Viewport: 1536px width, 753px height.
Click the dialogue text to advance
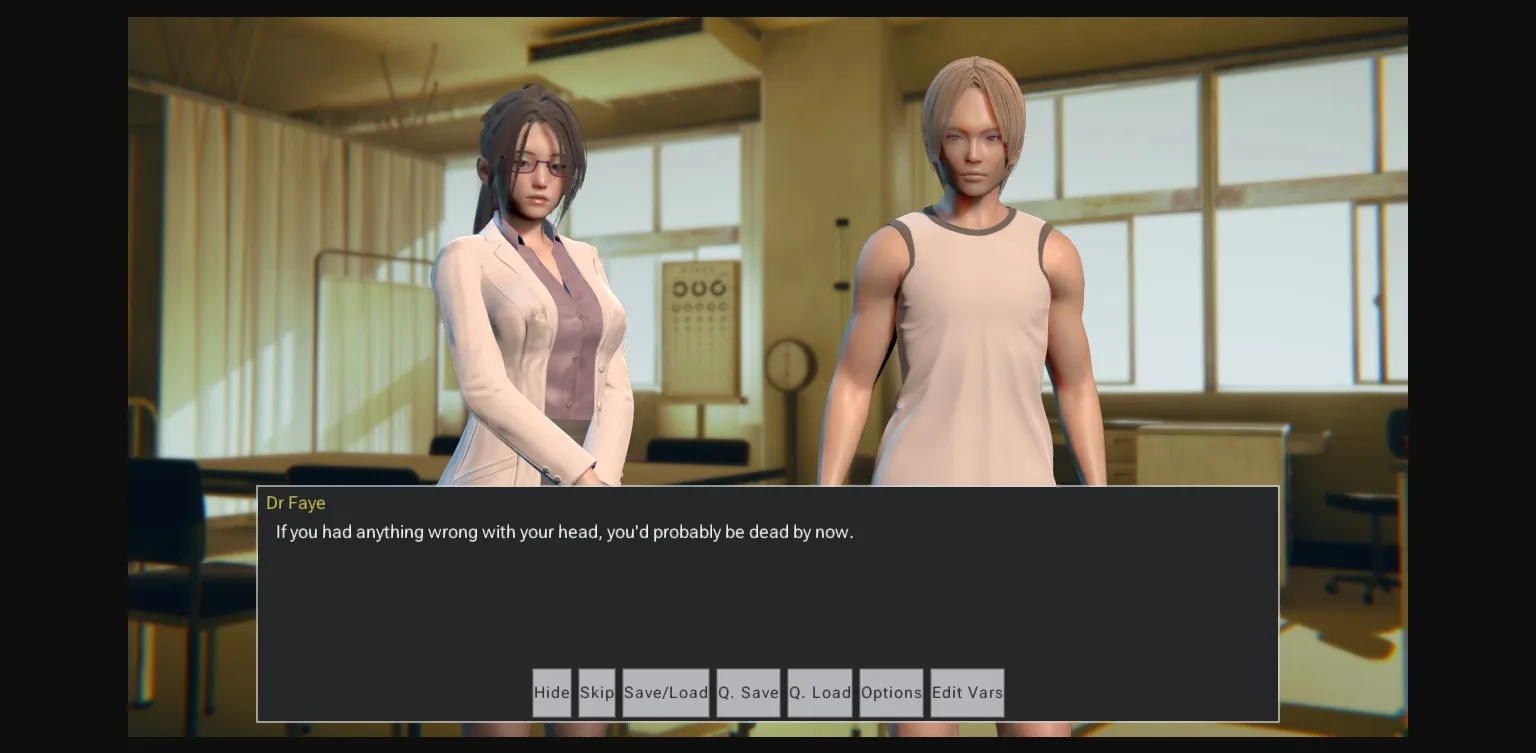564,532
